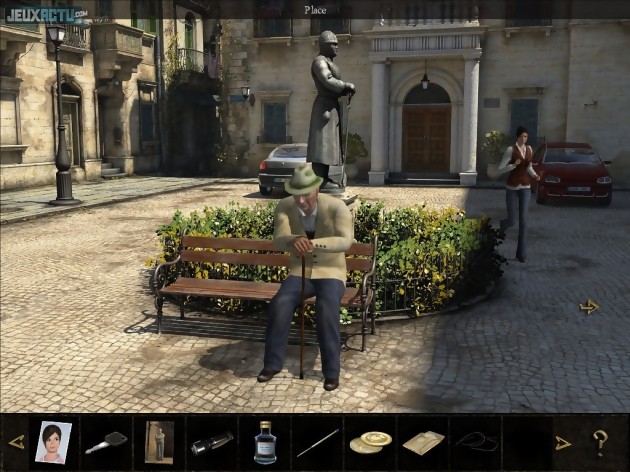The height and width of the screenshot is (472, 630).
Task: Select the dark eyeglasses item
Action: (x=476, y=441)
